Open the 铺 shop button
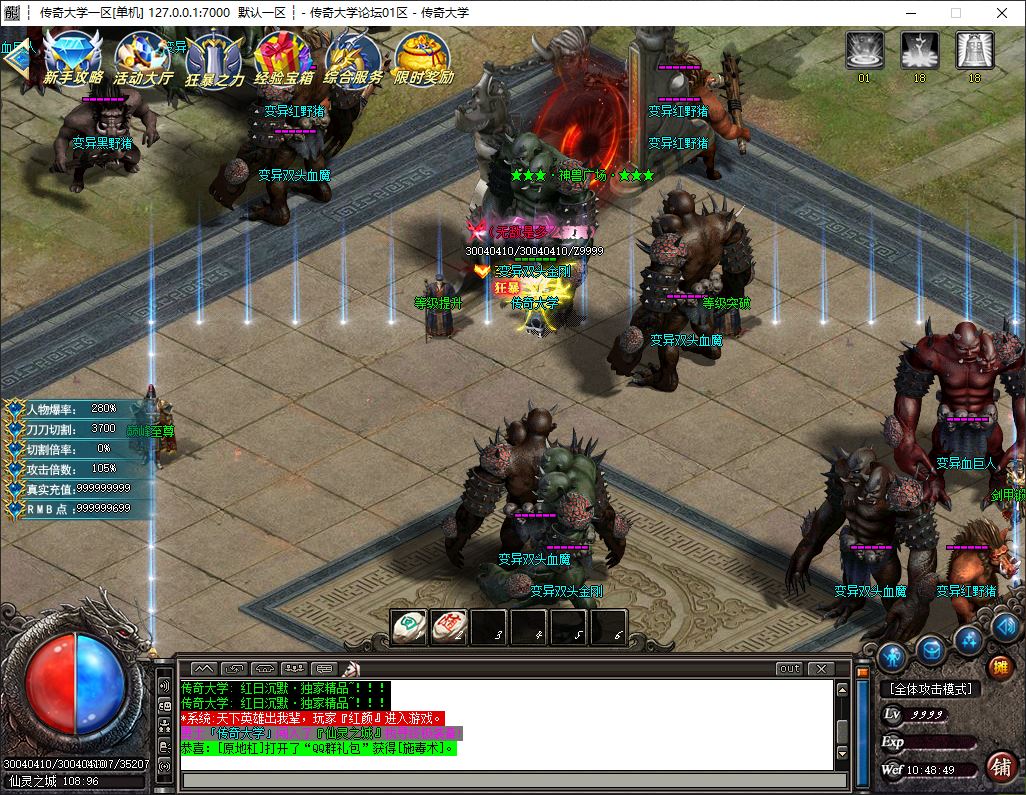 click(999, 766)
